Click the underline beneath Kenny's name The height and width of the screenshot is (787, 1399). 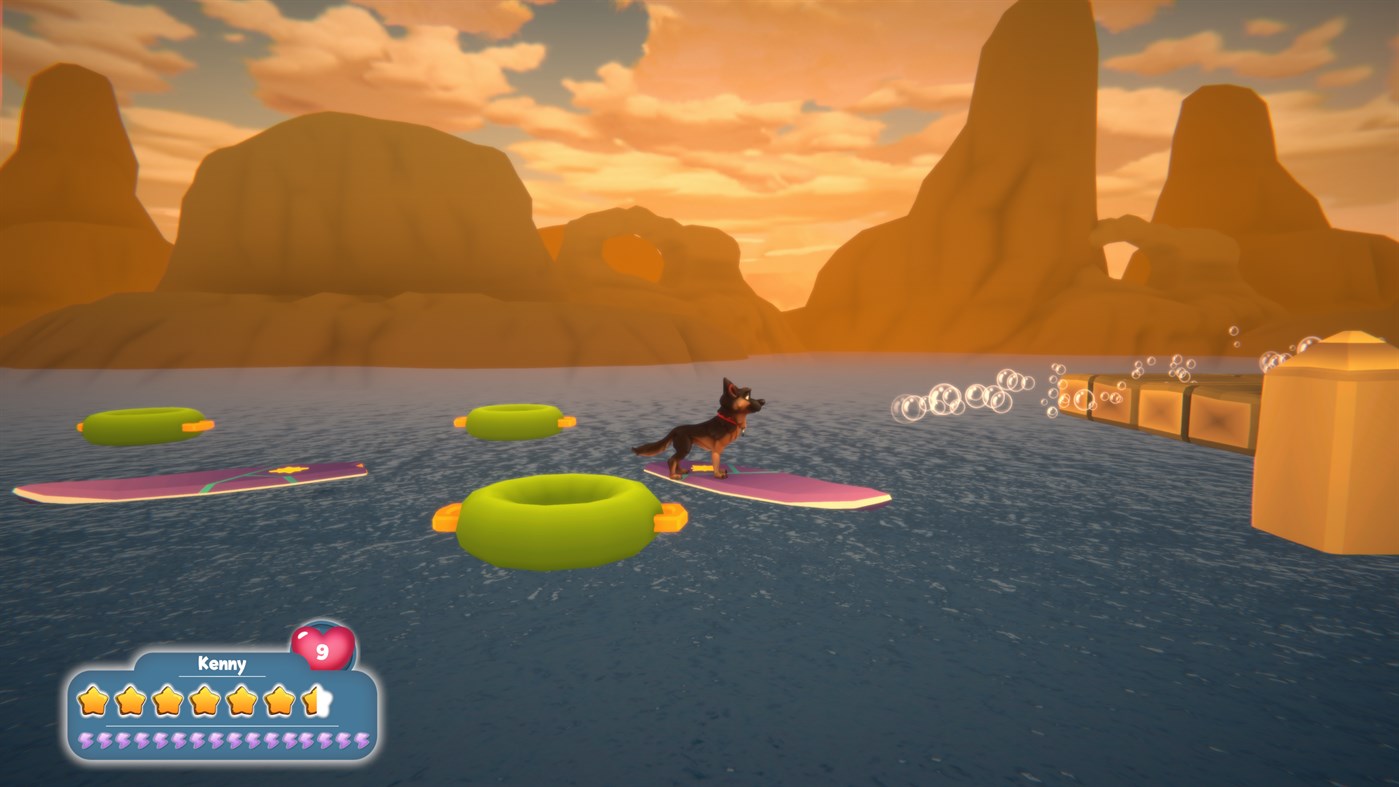222,675
